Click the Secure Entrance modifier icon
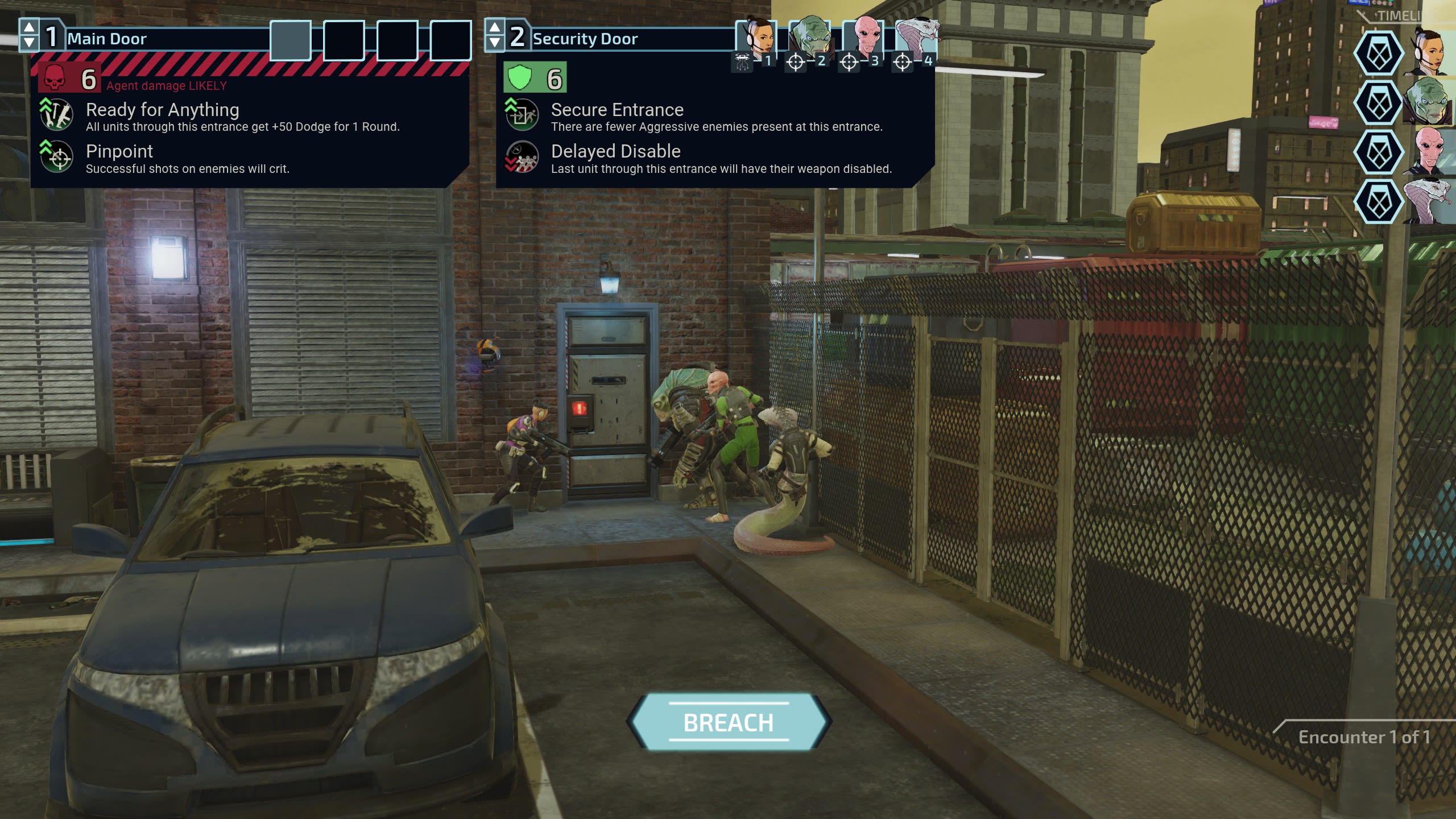This screenshot has height=819, width=1456. (521, 114)
